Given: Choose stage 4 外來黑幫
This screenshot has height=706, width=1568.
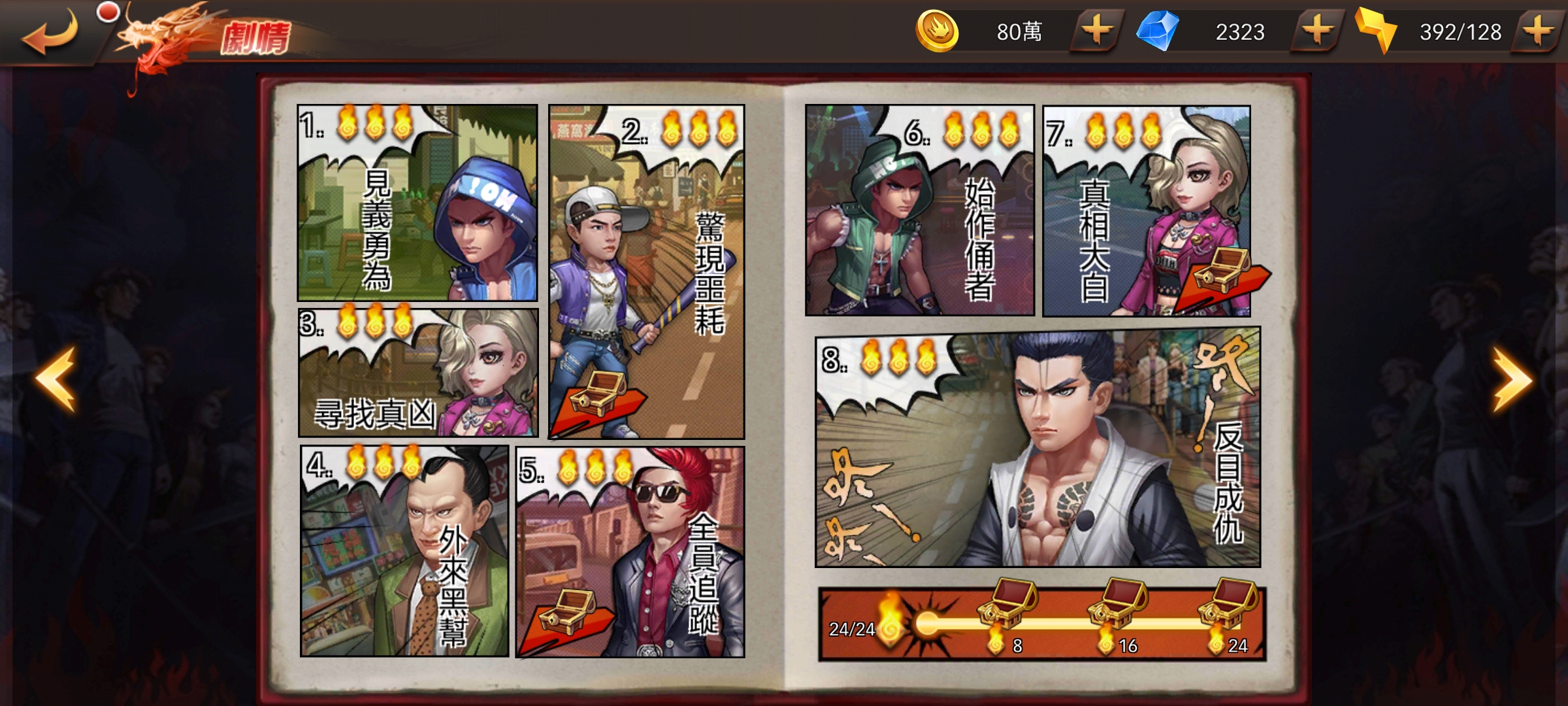Looking at the screenshot, I should point(404,551).
